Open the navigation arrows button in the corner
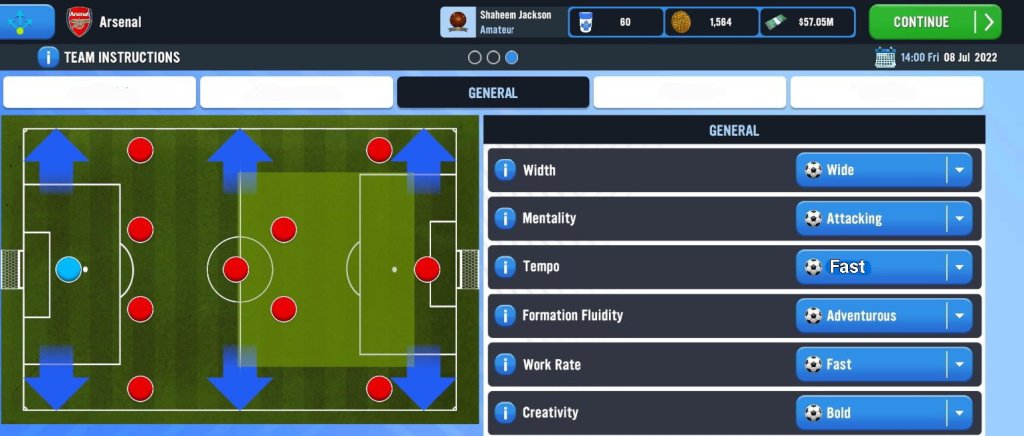This screenshot has width=1024, height=436. pyautogui.click(x=27, y=20)
